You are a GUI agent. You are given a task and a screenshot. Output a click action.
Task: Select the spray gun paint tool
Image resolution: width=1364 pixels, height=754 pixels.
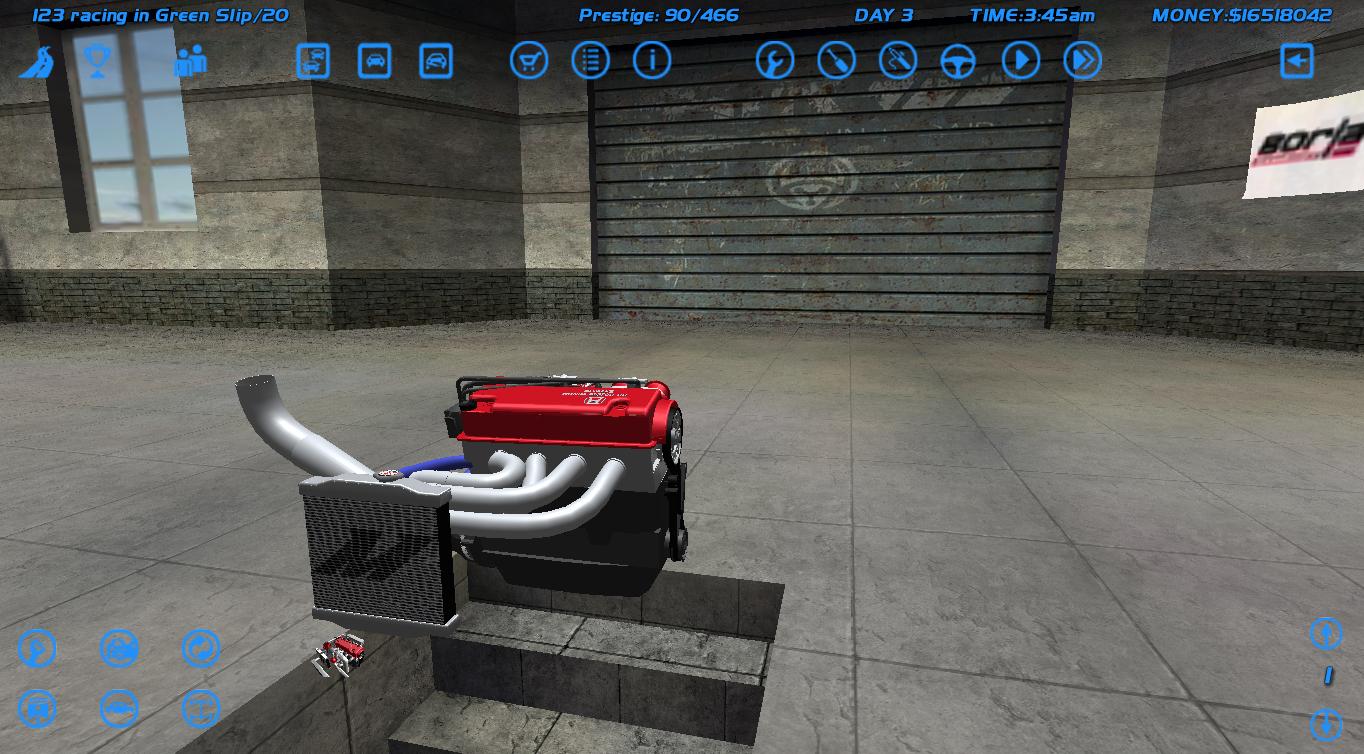click(x=898, y=60)
